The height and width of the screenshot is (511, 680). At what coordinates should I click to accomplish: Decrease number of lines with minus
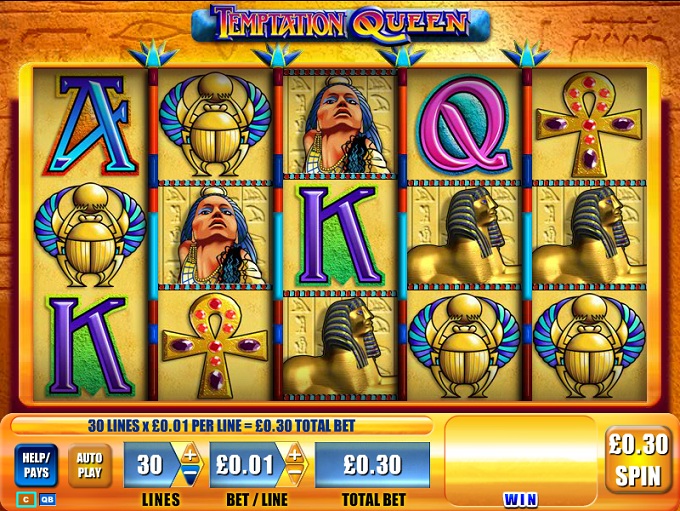[x=190, y=476]
